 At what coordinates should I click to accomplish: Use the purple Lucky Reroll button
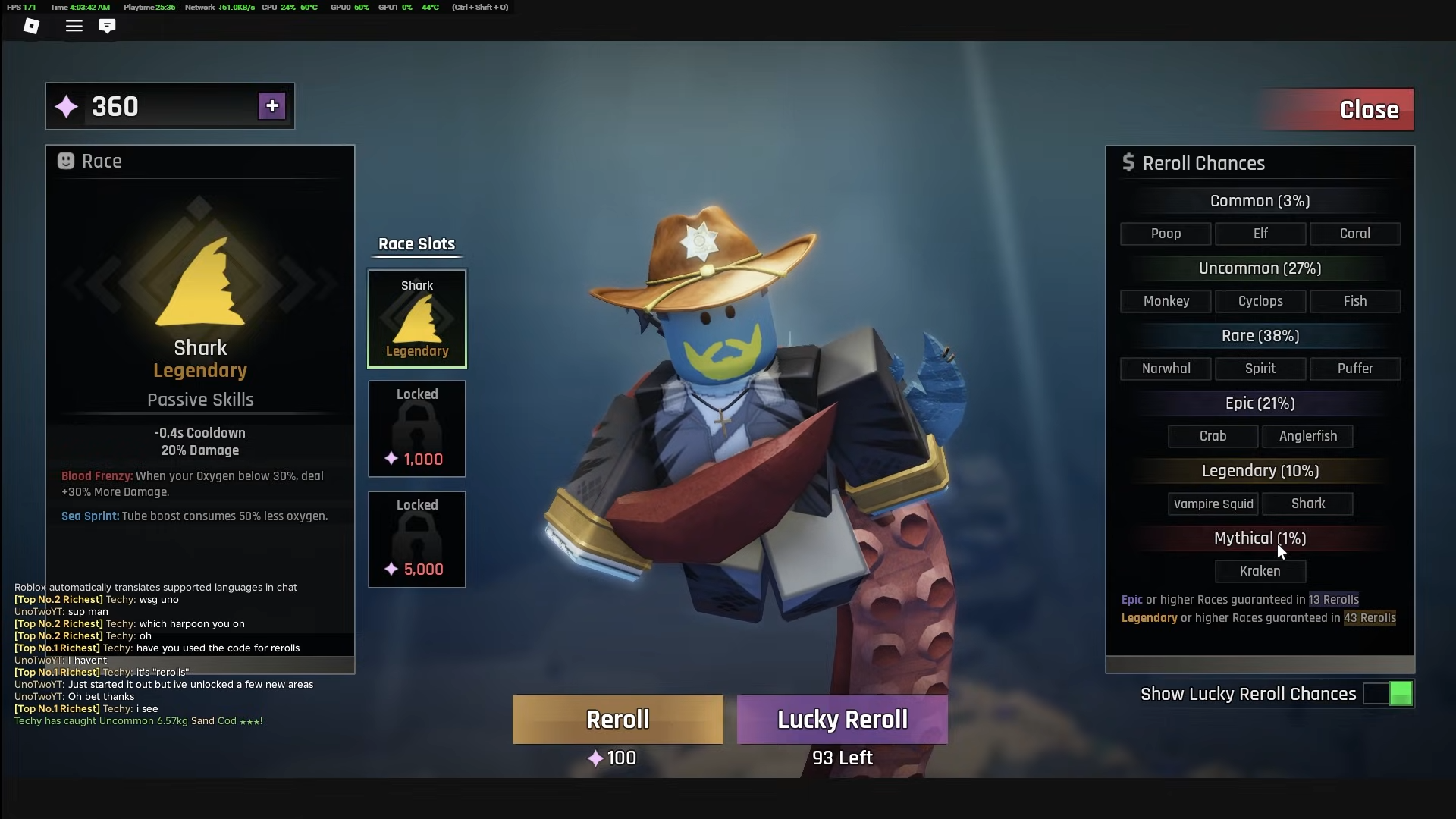[842, 719]
